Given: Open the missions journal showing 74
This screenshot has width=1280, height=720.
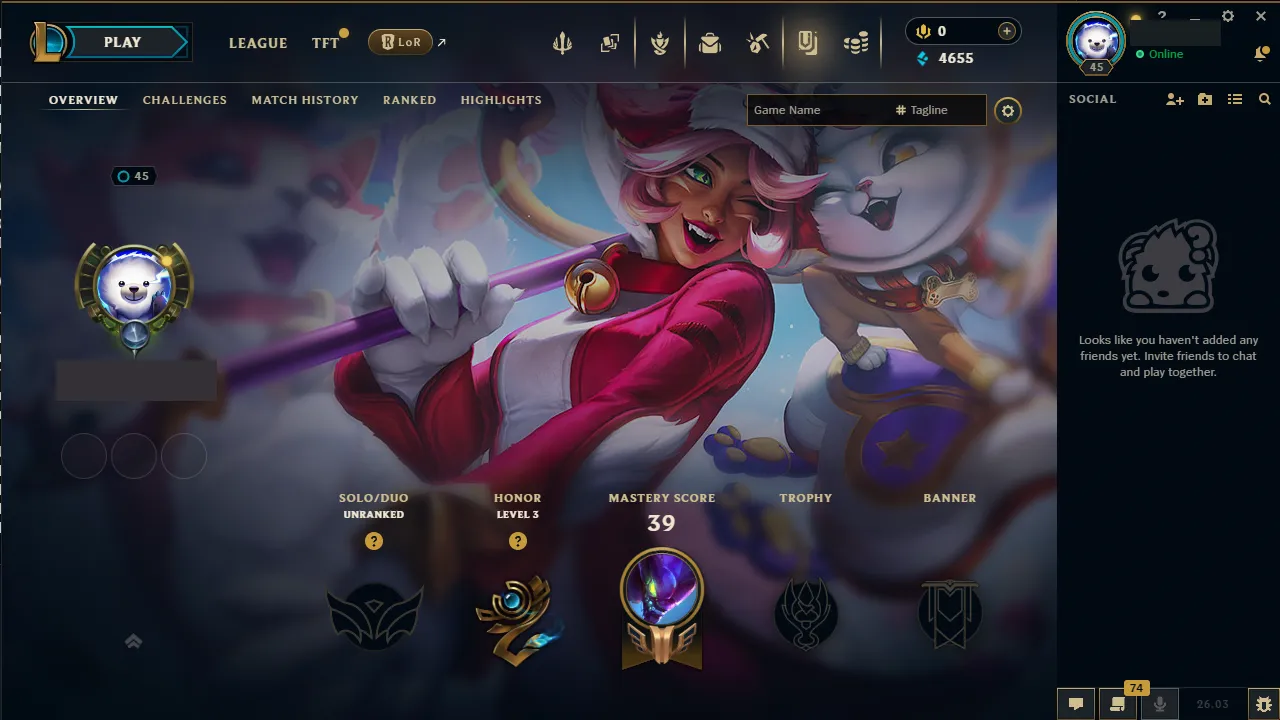Looking at the screenshot, I should coord(1118,705).
